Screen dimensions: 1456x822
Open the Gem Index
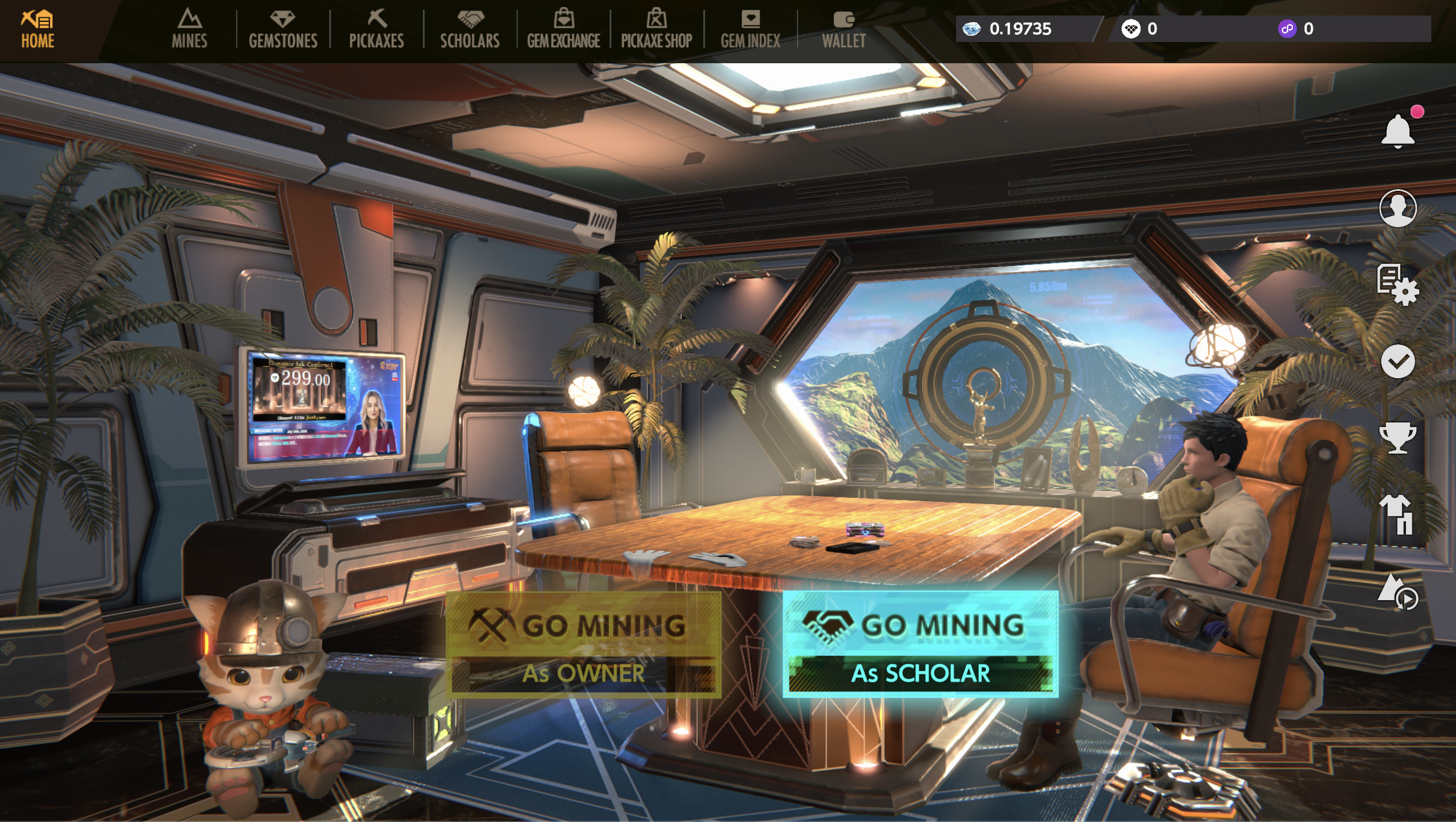(x=750, y=29)
